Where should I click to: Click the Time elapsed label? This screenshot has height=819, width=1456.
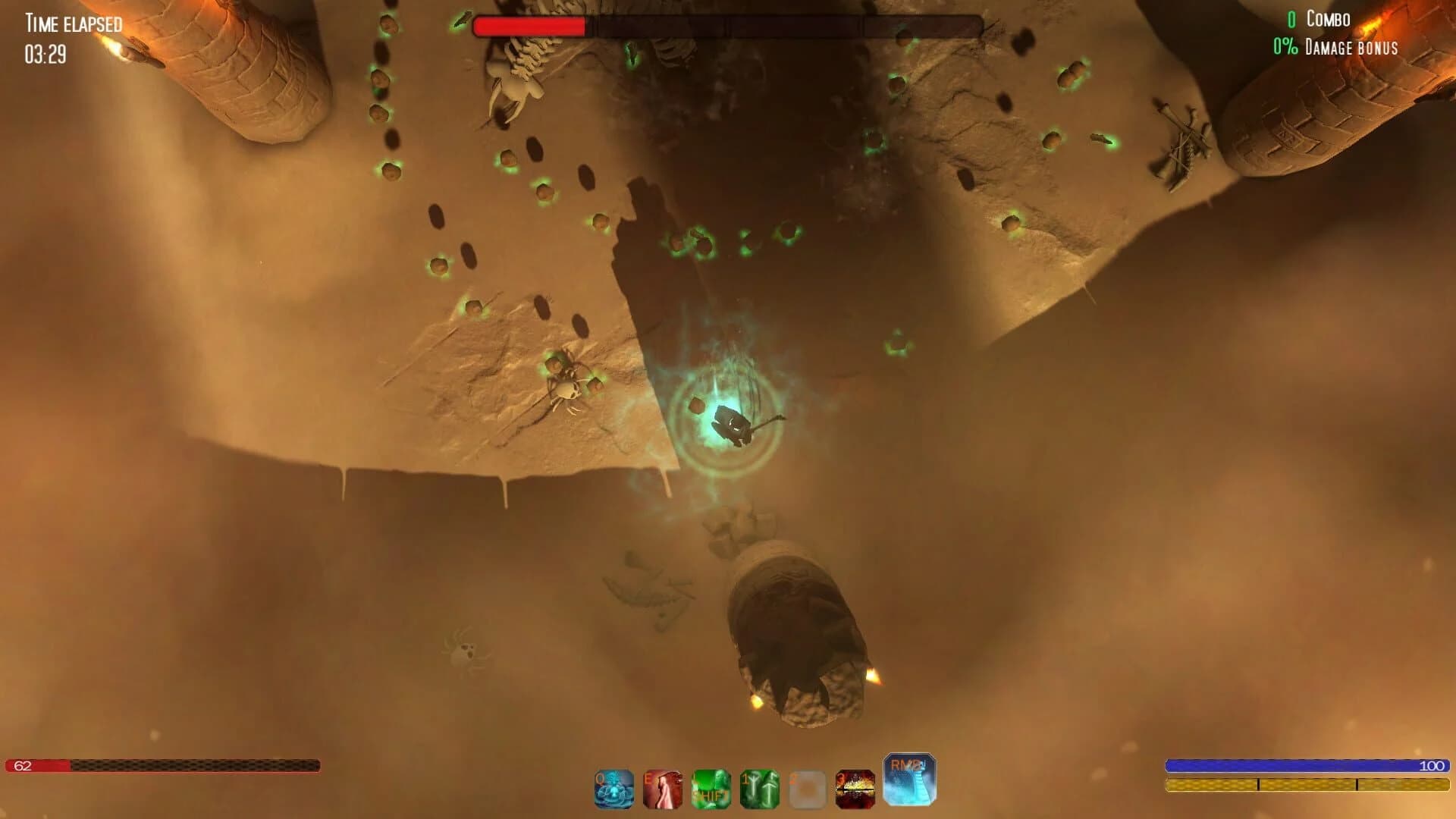tap(72, 23)
